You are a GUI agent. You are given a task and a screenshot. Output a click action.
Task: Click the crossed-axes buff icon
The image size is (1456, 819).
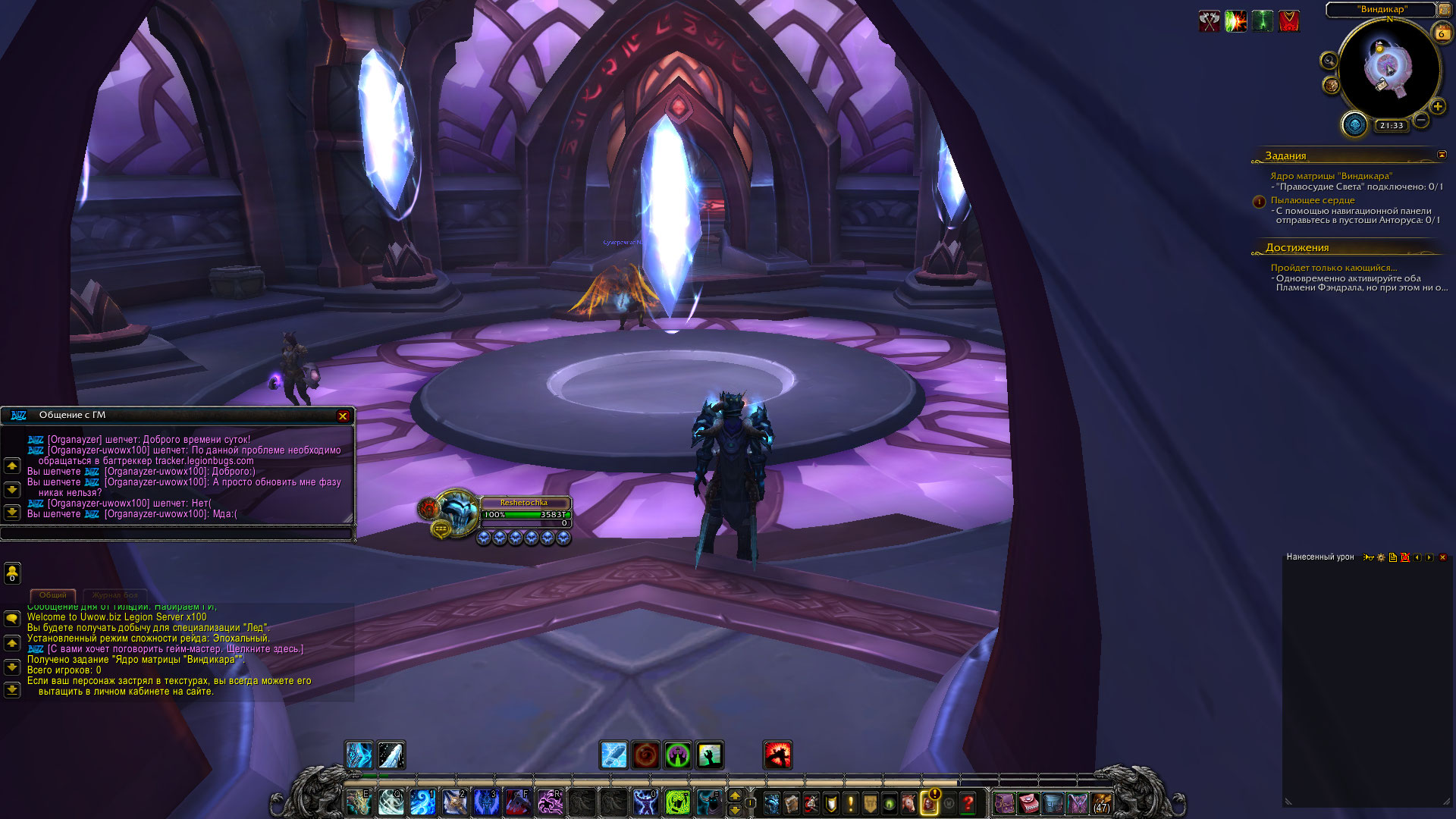[x=1210, y=21]
